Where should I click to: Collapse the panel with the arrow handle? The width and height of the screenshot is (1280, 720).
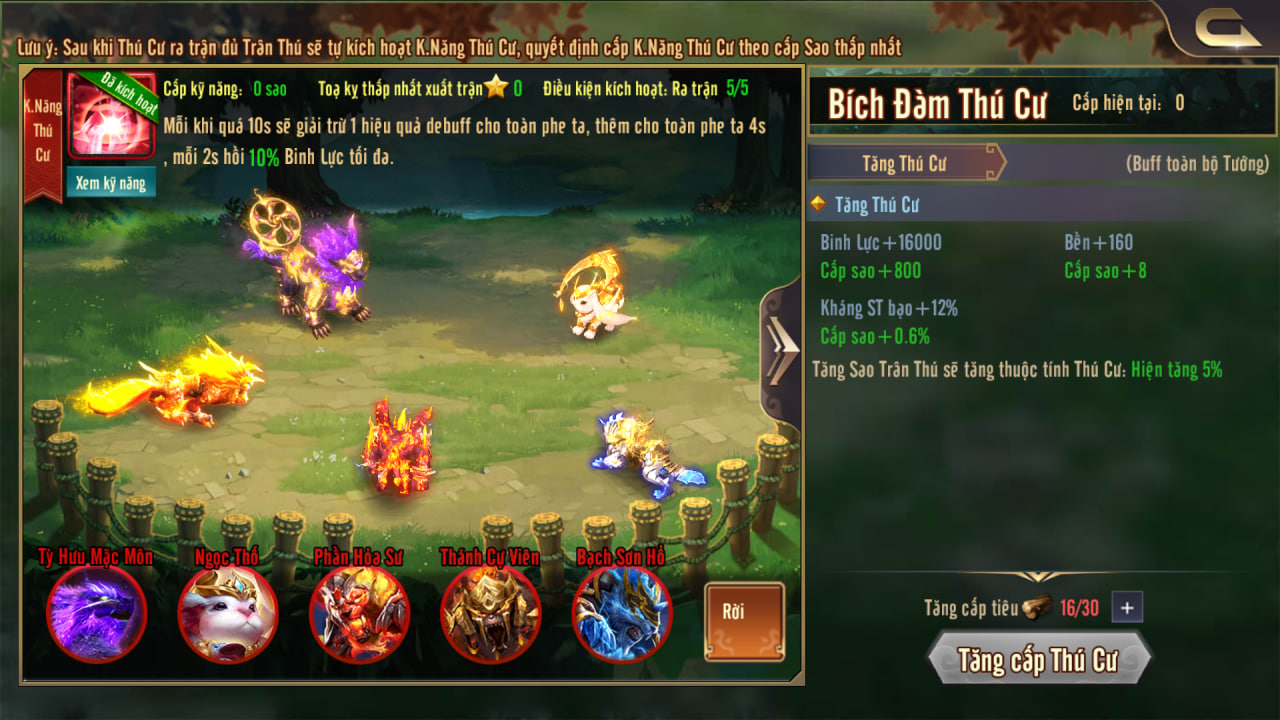[x=781, y=349]
